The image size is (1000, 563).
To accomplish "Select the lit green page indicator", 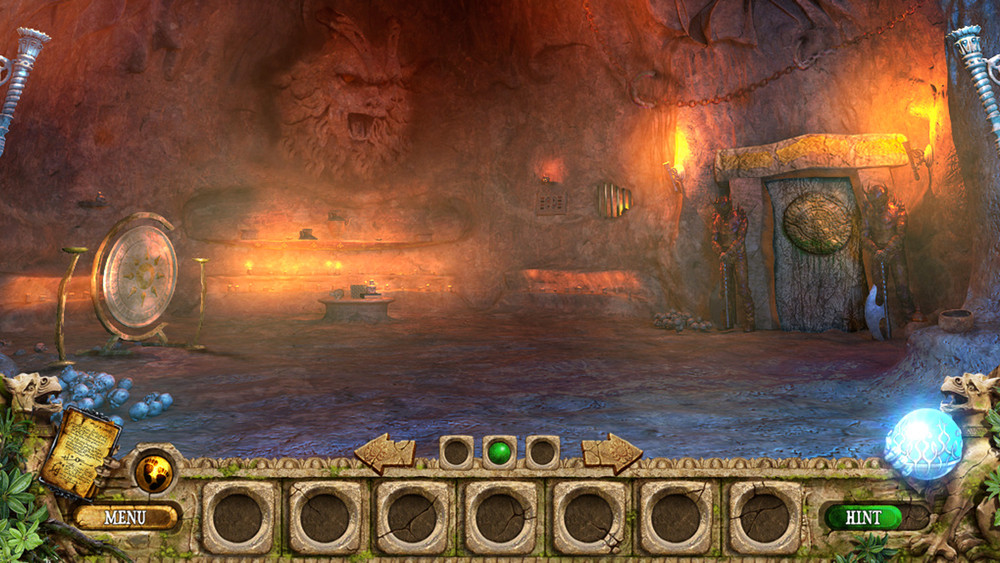I will pos(500,452).
